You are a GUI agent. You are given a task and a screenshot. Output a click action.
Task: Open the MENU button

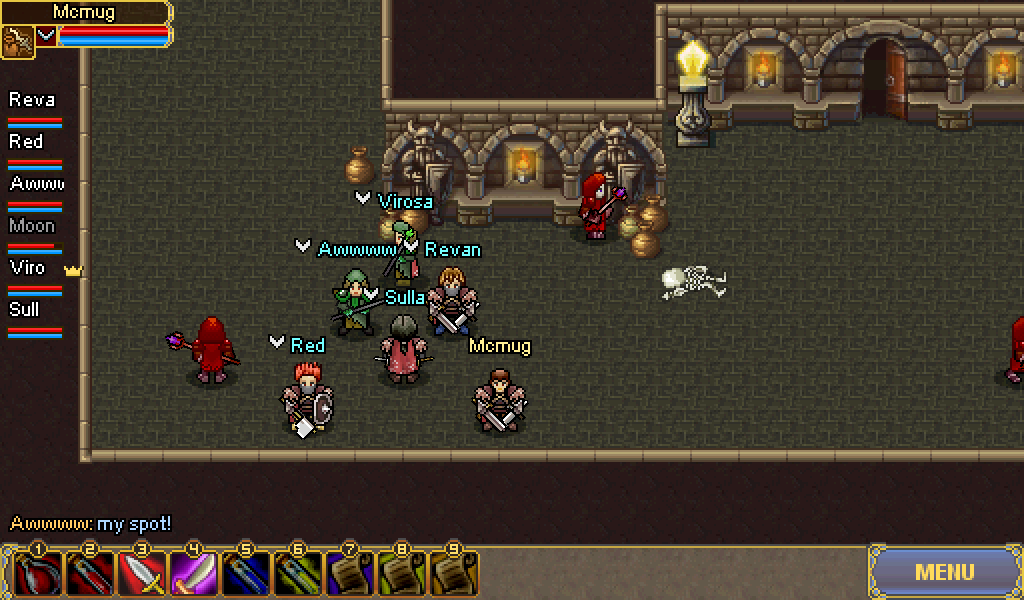point(945,572)
